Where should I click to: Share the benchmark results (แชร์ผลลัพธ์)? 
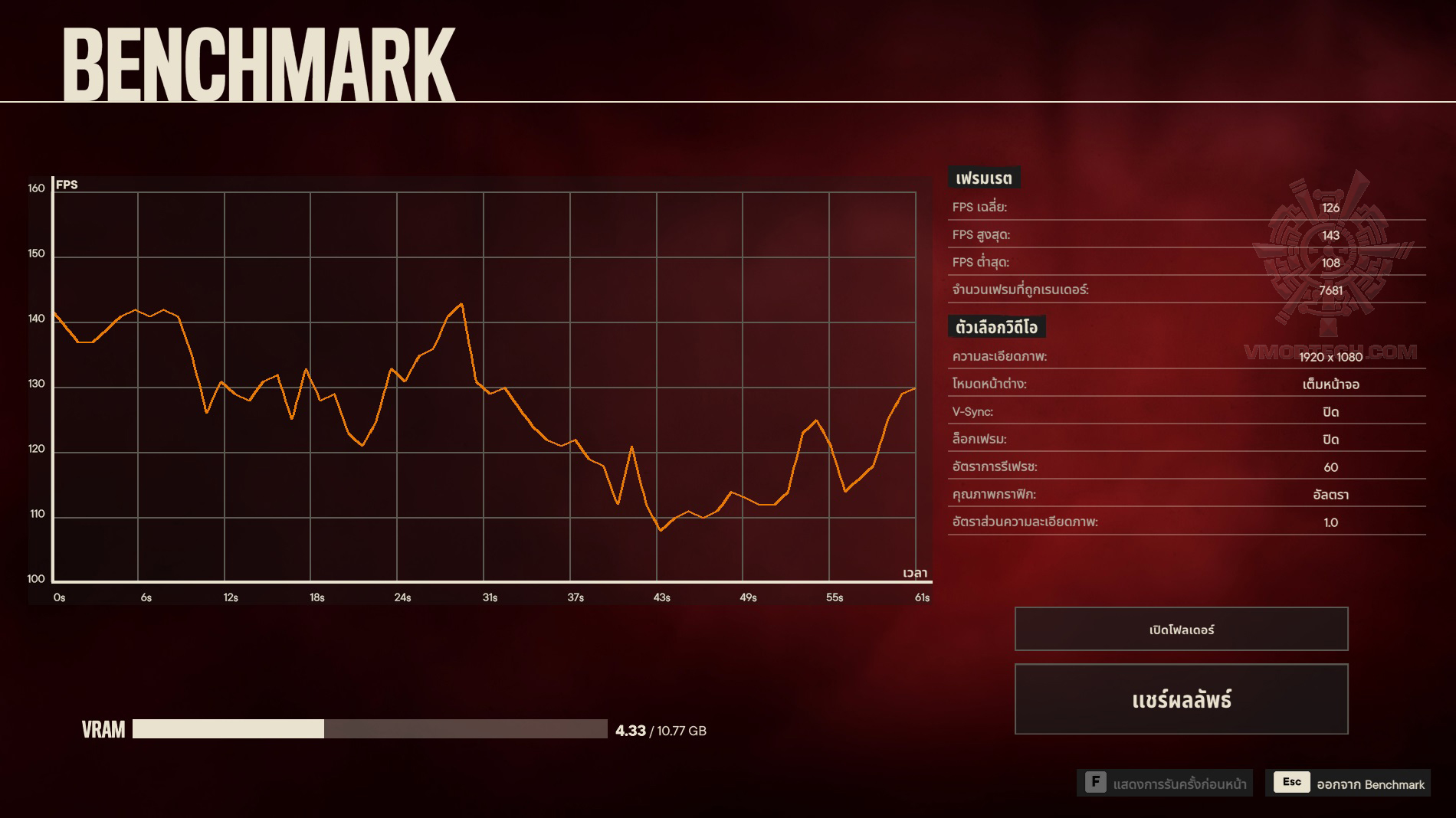pos(1181,699)
